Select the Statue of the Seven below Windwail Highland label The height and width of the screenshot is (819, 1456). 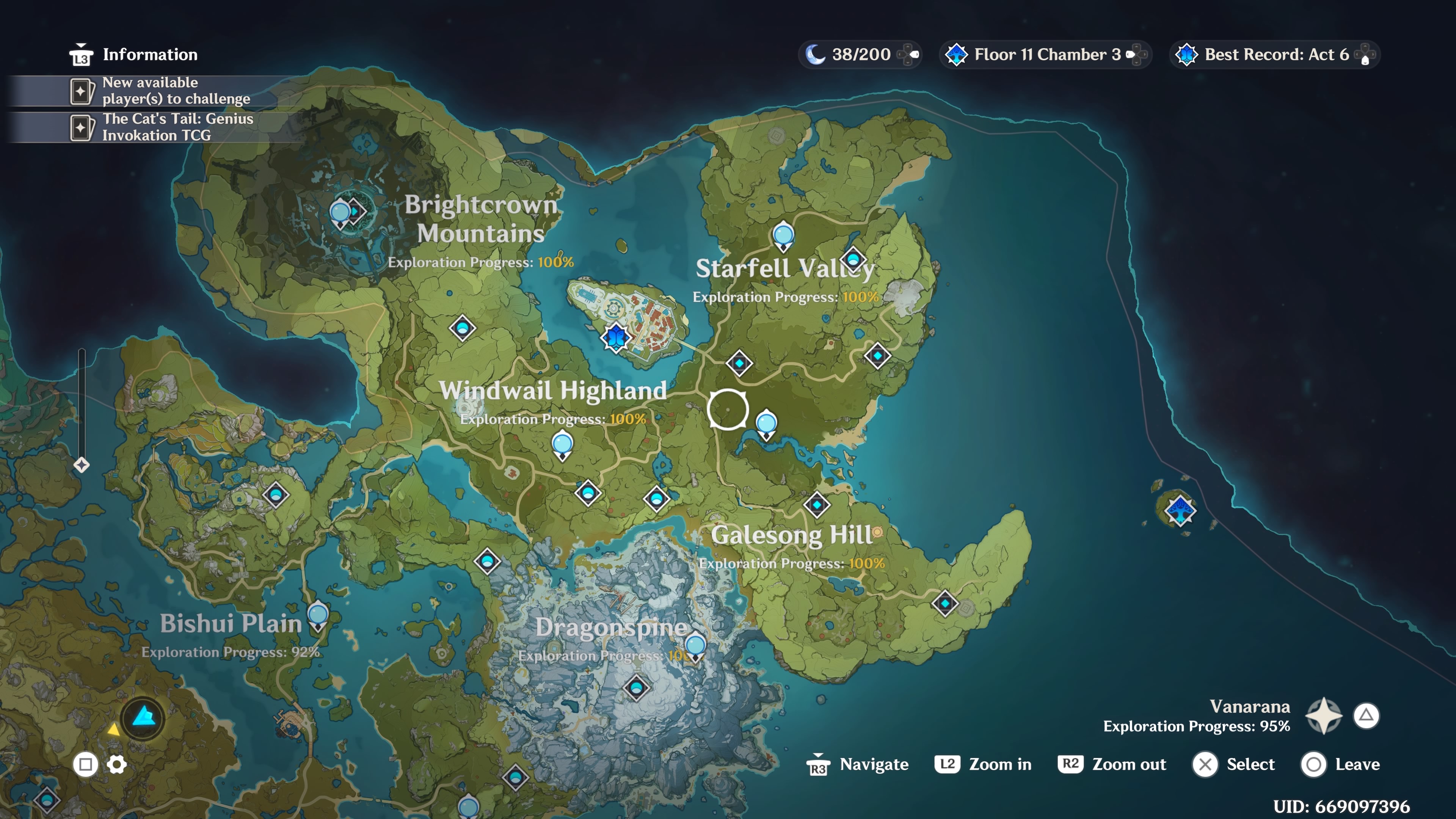coord(562,444)
